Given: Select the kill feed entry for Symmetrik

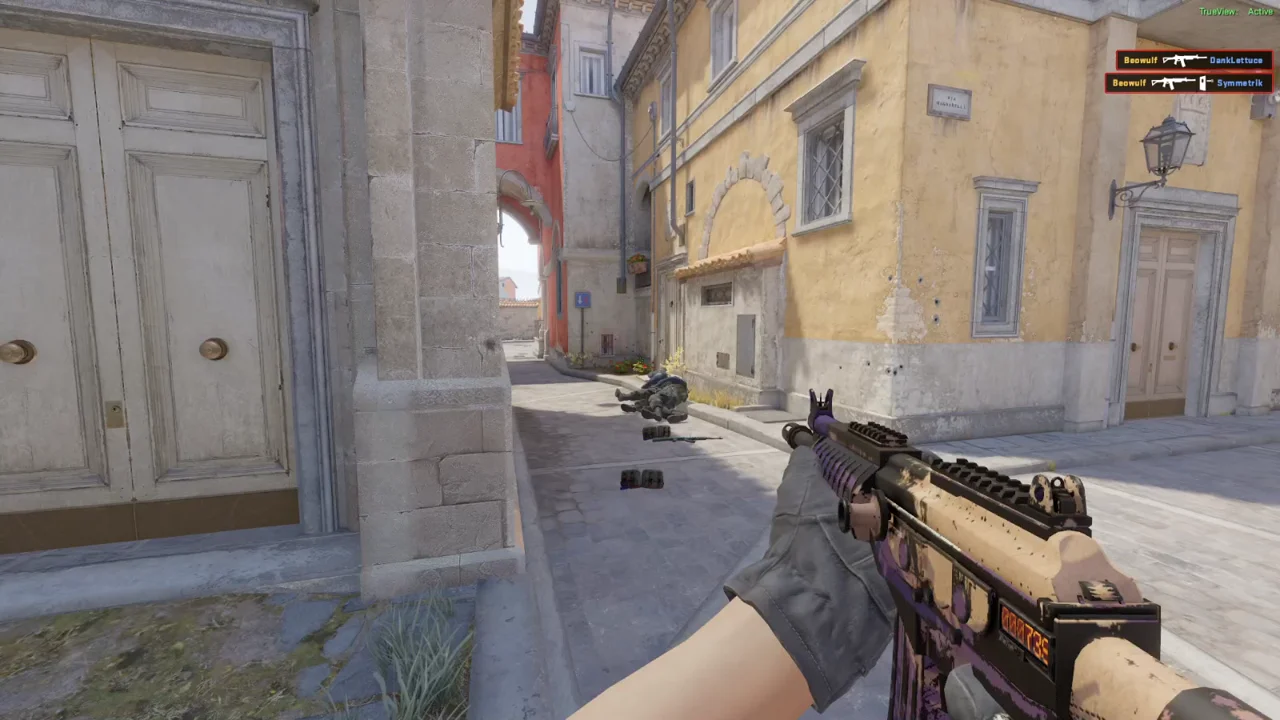Looking at the screenshot, I should pyautogui.click(x=1189, y=83).
